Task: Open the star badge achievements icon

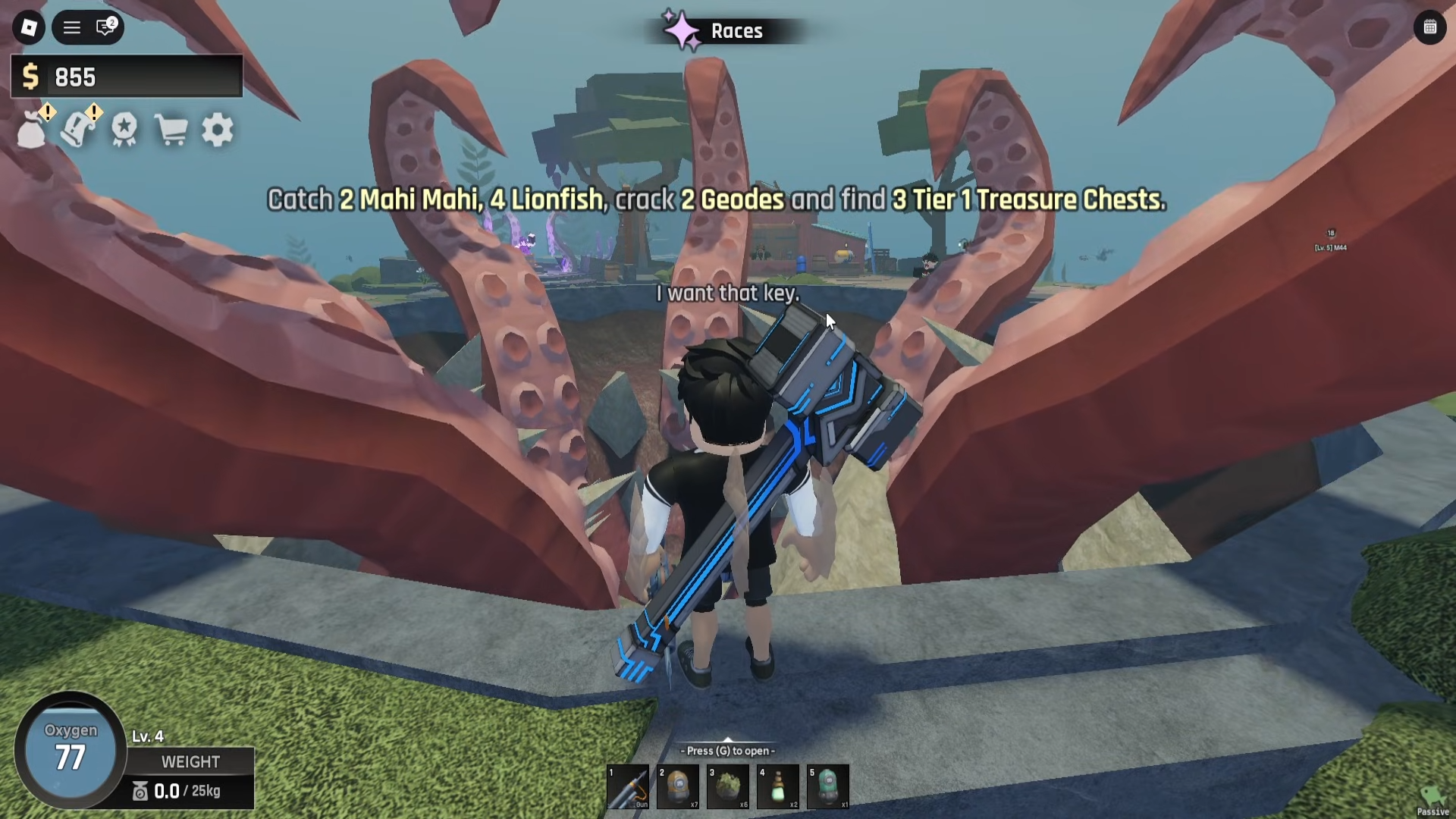Action: click(x=124, y=130)
